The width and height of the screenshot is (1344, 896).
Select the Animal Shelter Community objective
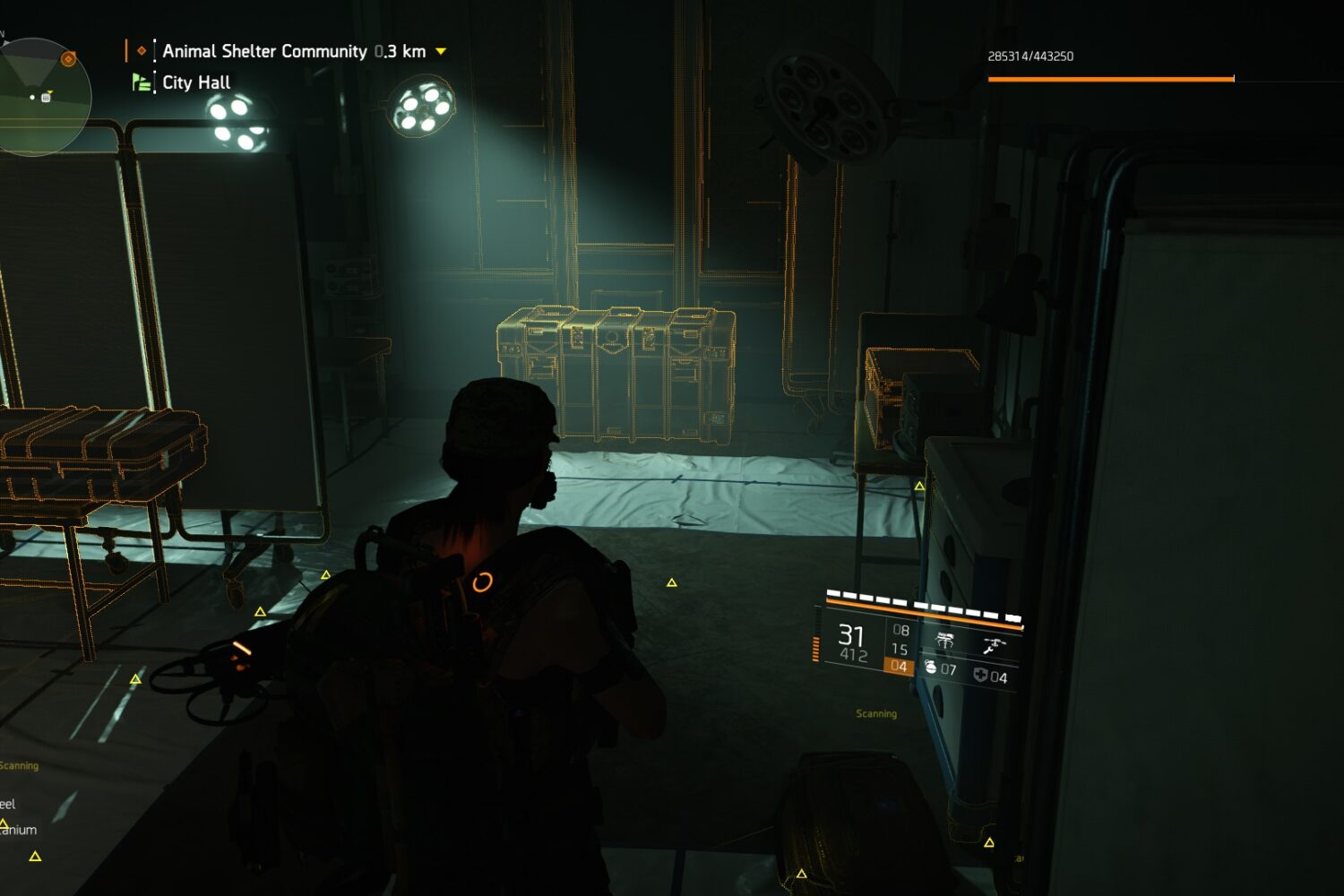coord(264,51)
